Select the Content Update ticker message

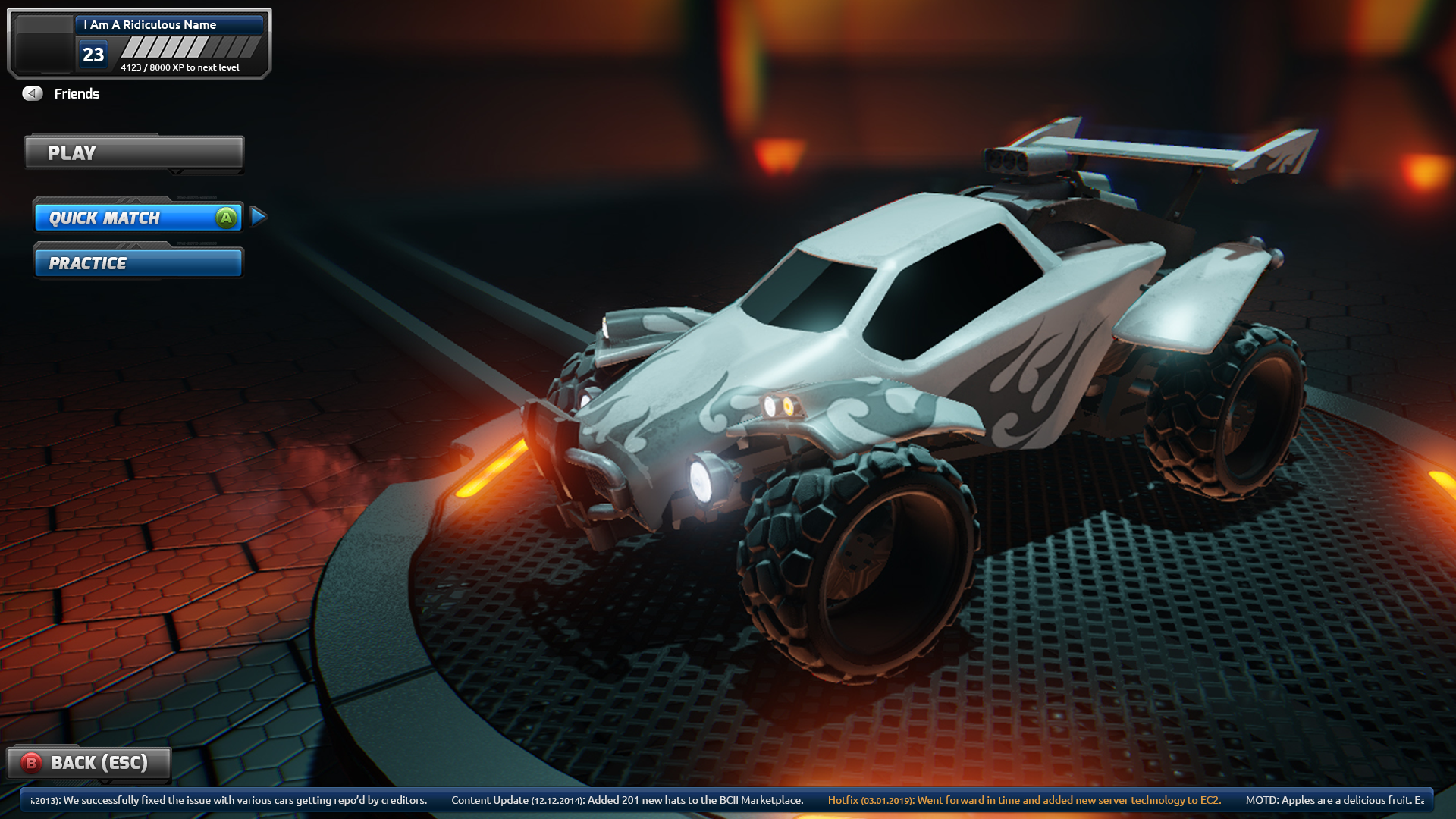pyautogui.click(x=626, y=800)
